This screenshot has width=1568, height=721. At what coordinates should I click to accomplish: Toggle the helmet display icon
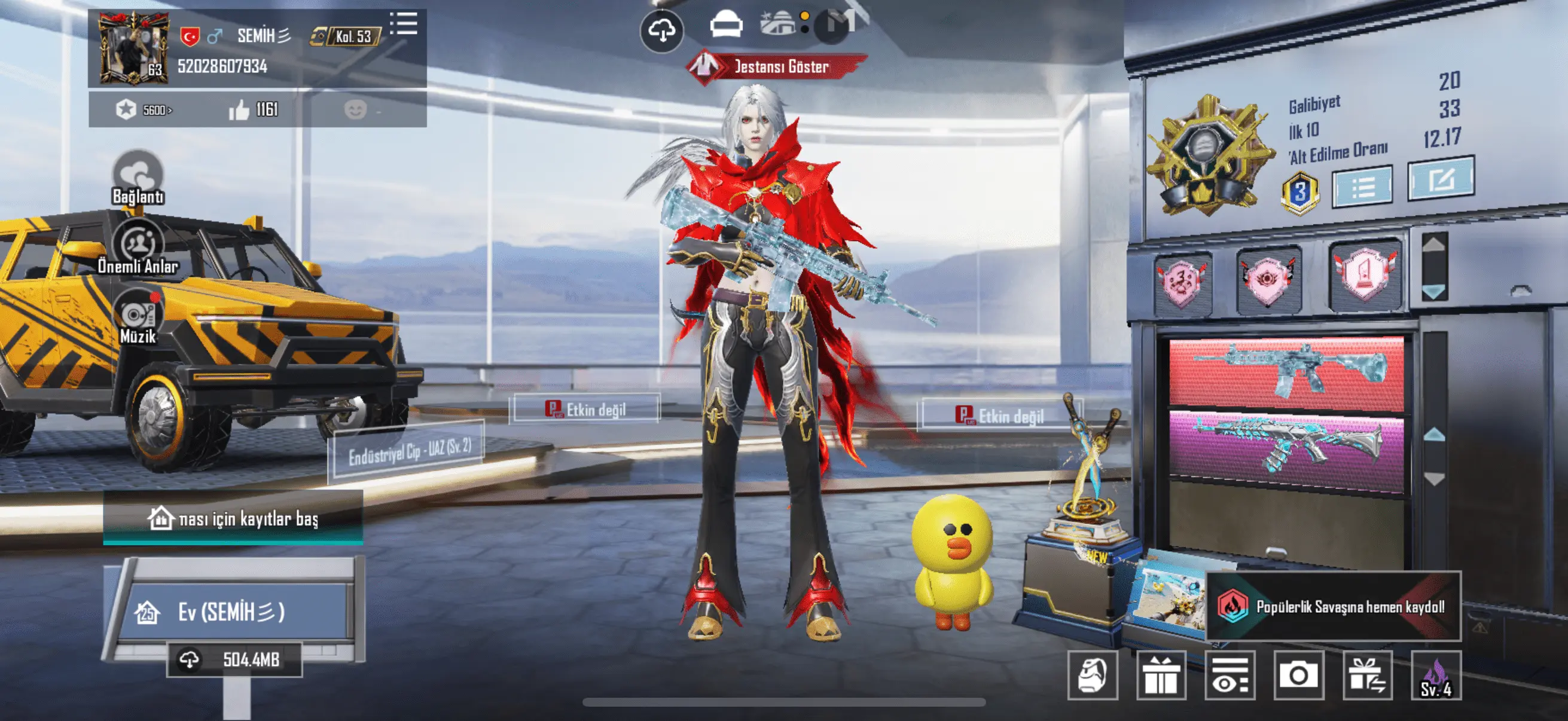[725, 26]
